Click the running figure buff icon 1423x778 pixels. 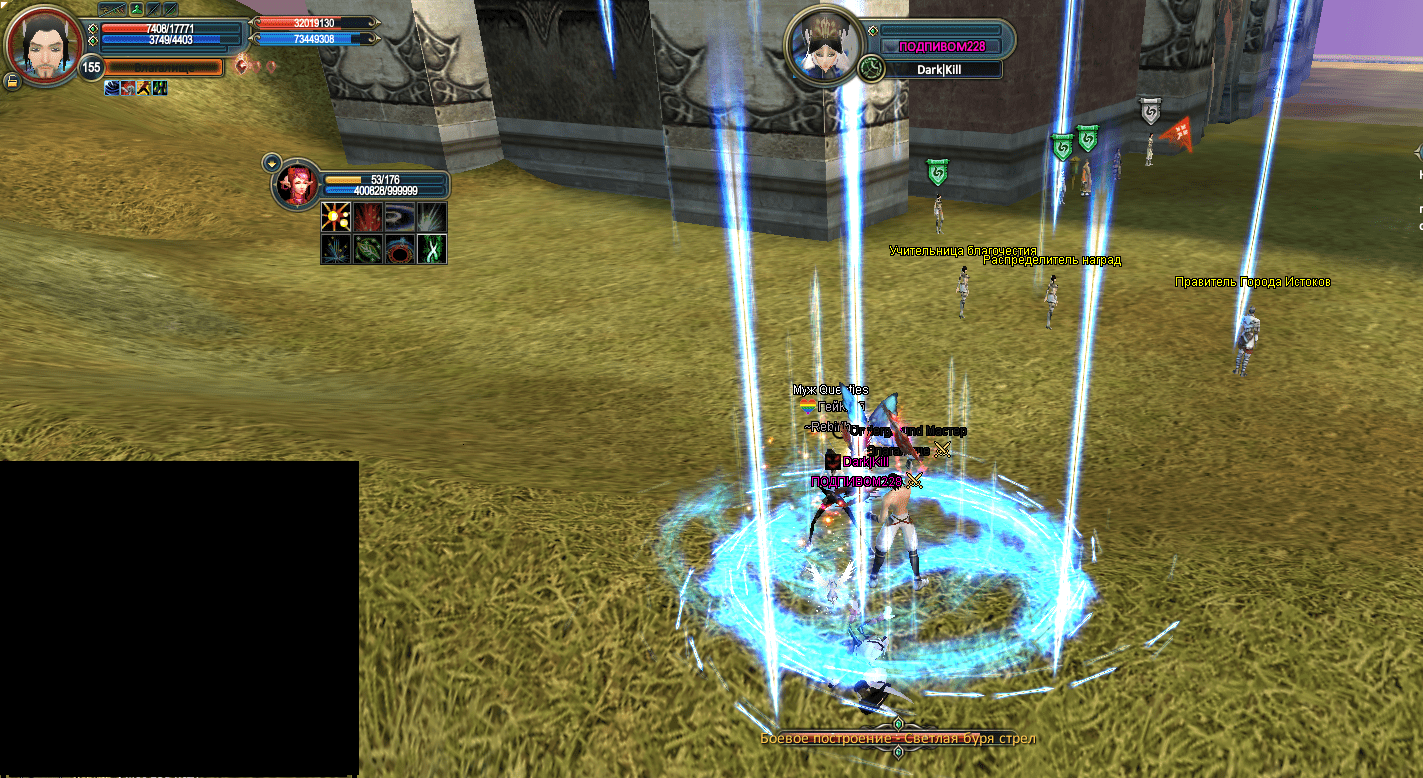[144, 88]
